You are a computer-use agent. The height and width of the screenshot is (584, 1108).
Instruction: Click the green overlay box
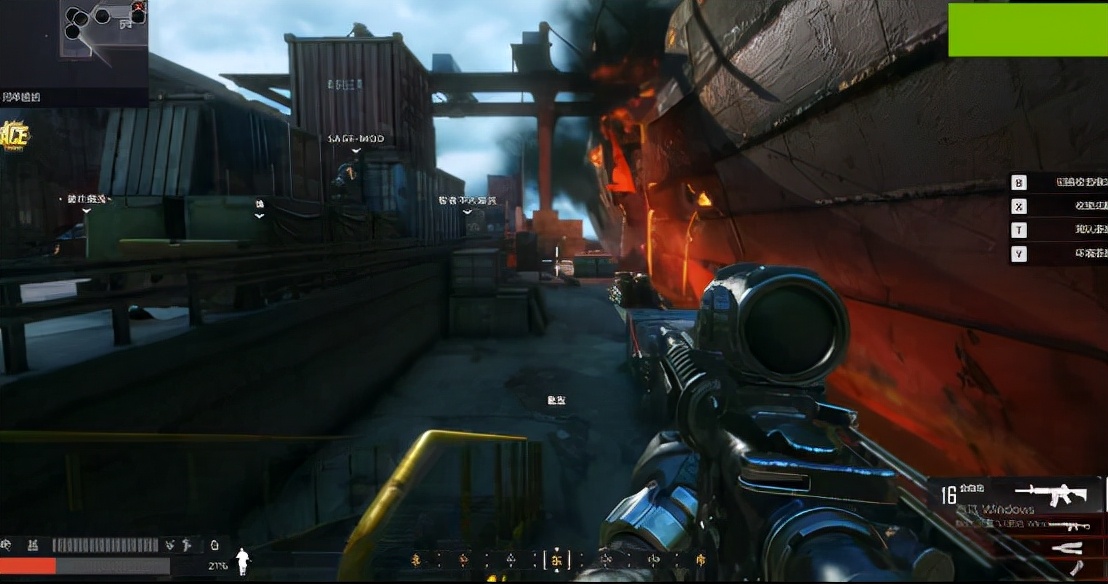pos(1027,29)
